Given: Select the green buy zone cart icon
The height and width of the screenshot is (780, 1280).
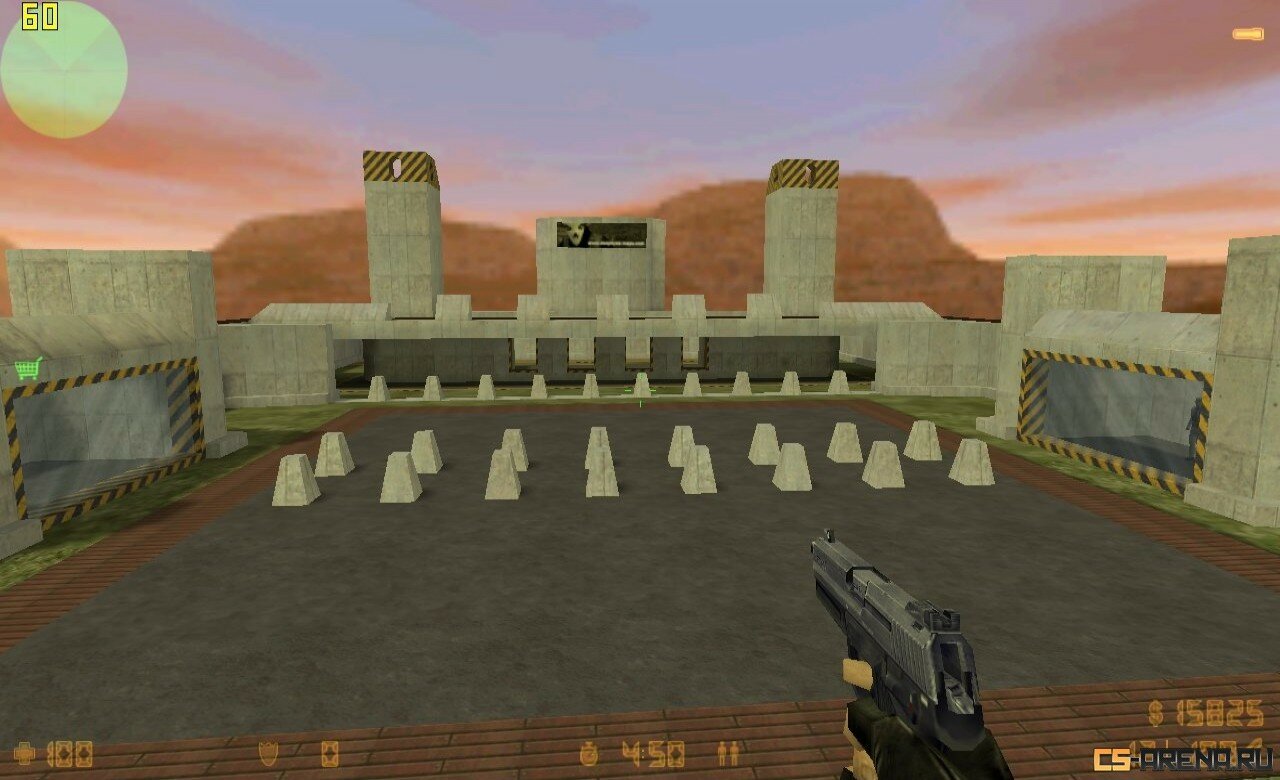Looking at the screenshot, I should click(27, 369).
